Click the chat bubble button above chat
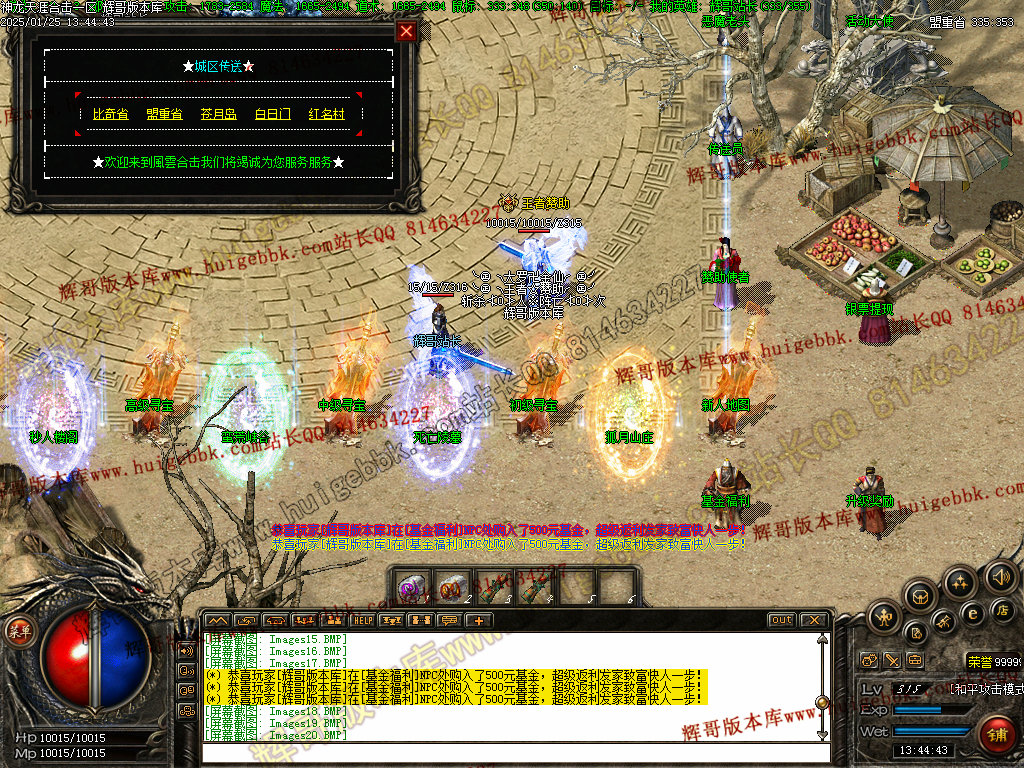 point(450,620)
